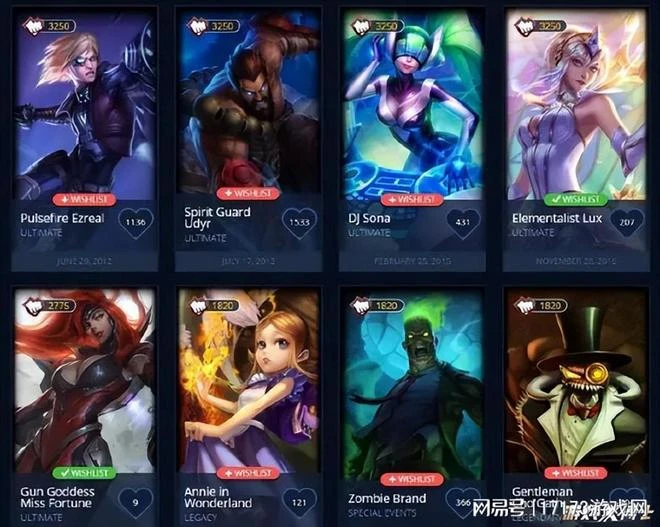Image resolution: width=660 pixels, height=527 pixels.
Task: Tap the heart next to Elementalist Lux
Action: pyautogui.click(x=625, y=222)
